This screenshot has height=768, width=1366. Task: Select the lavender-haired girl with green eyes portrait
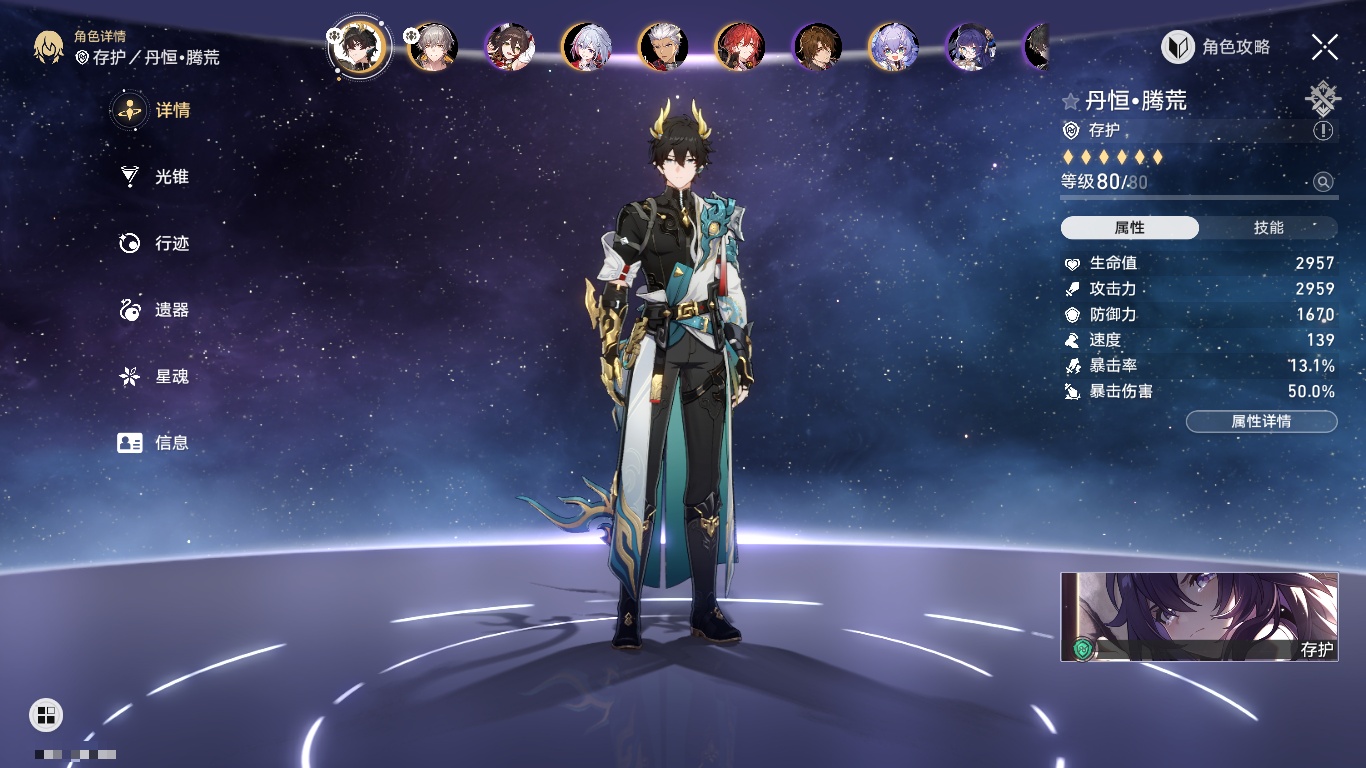(x=893, y=47)
